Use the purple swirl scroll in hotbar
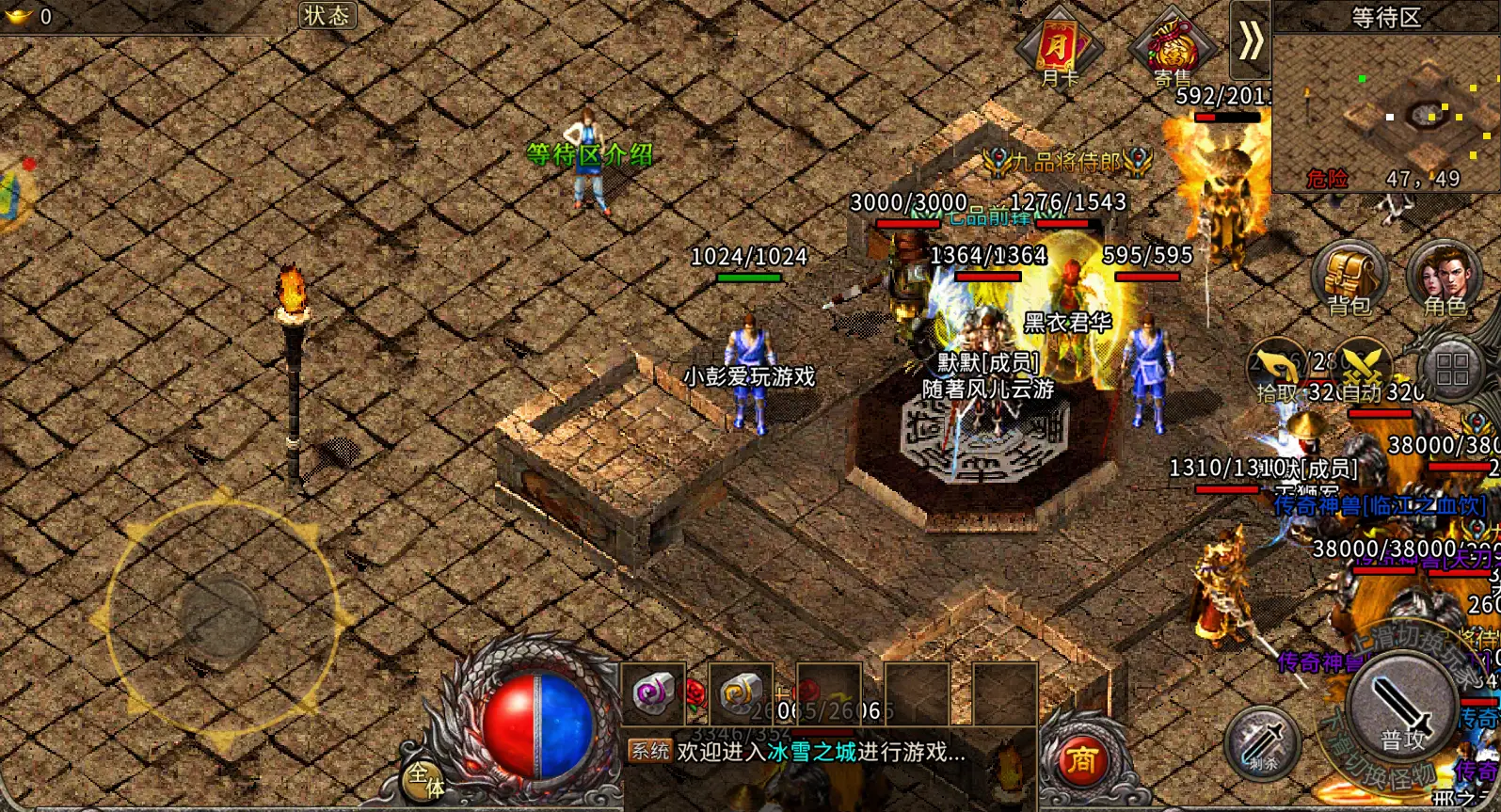The width and height of the screenshot is (1501, 812). (x=652, y=695)
